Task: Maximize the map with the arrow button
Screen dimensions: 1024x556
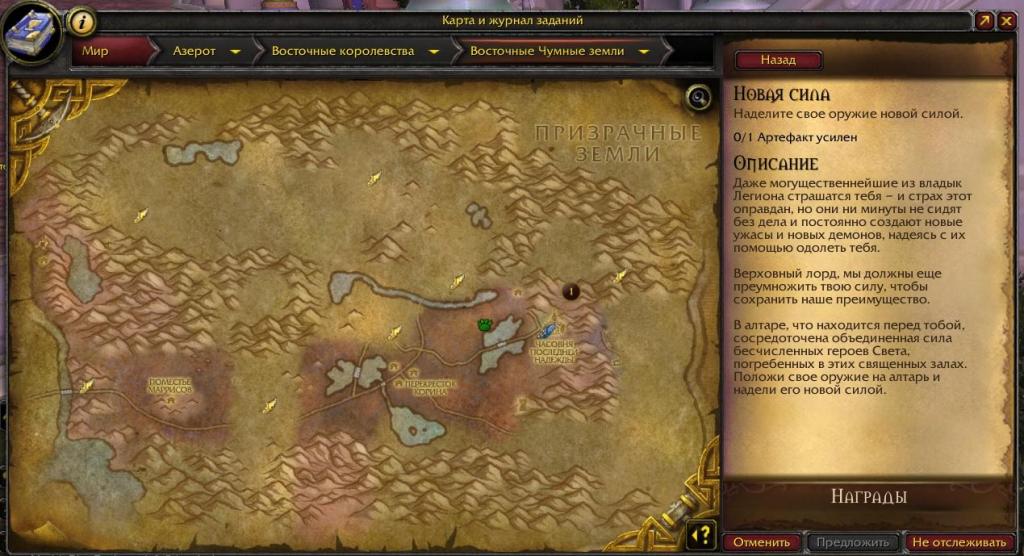Action: click(x=984, y=20)
